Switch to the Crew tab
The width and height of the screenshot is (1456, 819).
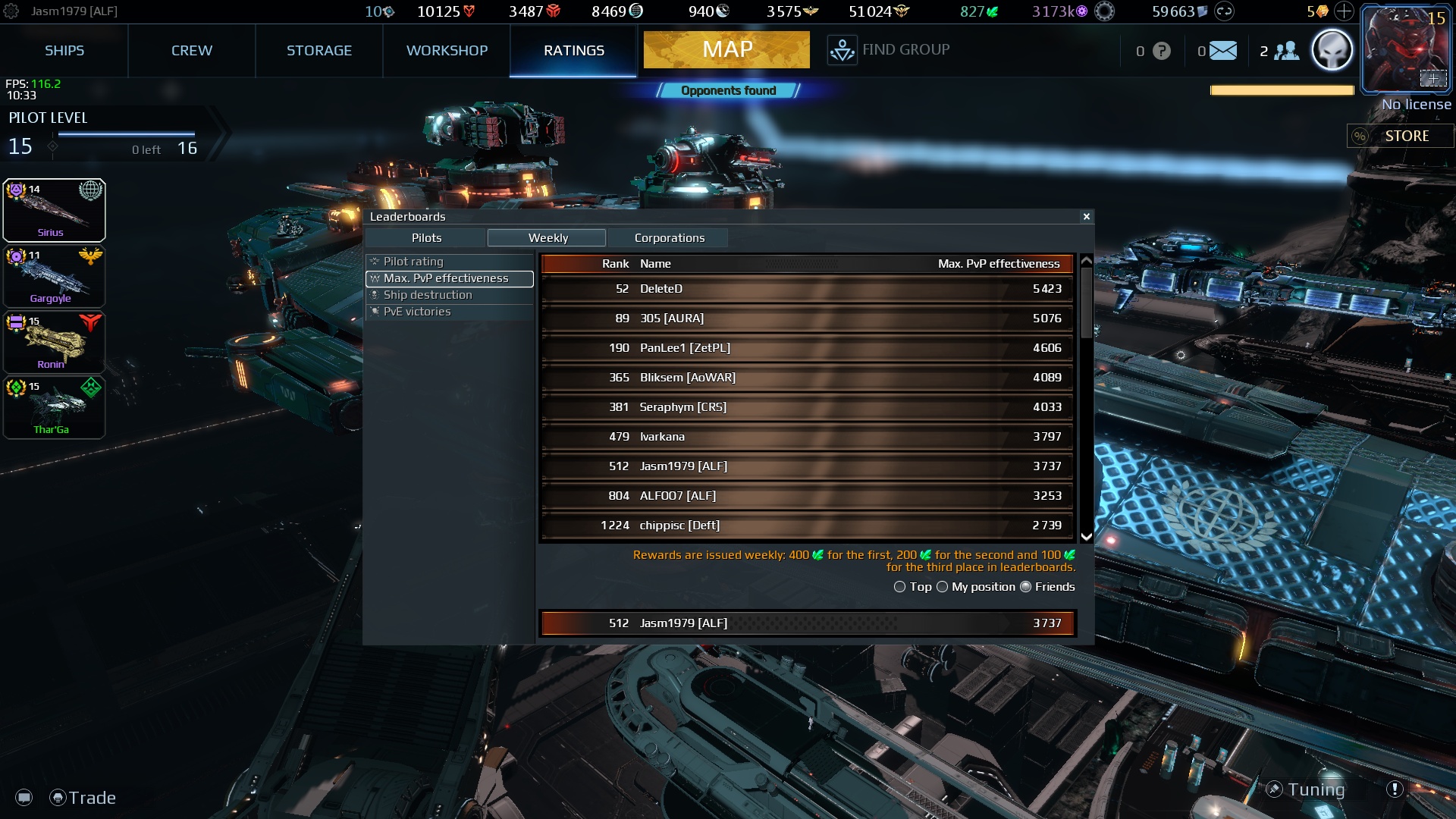tap(192, 51)
